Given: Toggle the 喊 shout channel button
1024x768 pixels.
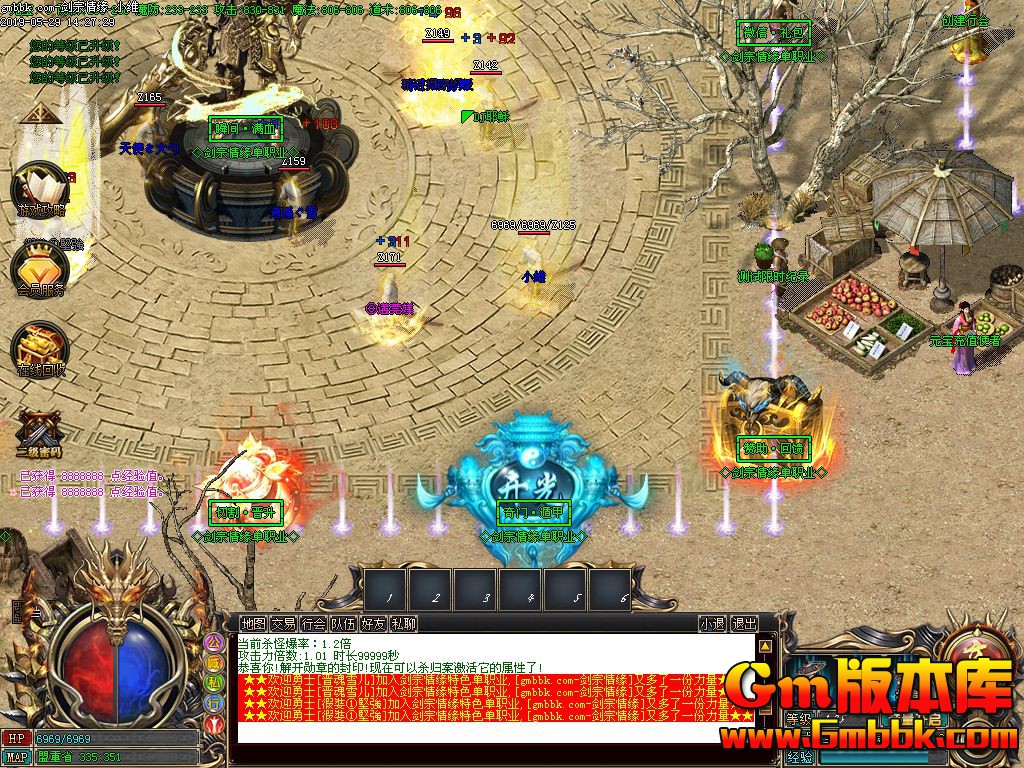Looking at the screenshot, I should (213, 662).
